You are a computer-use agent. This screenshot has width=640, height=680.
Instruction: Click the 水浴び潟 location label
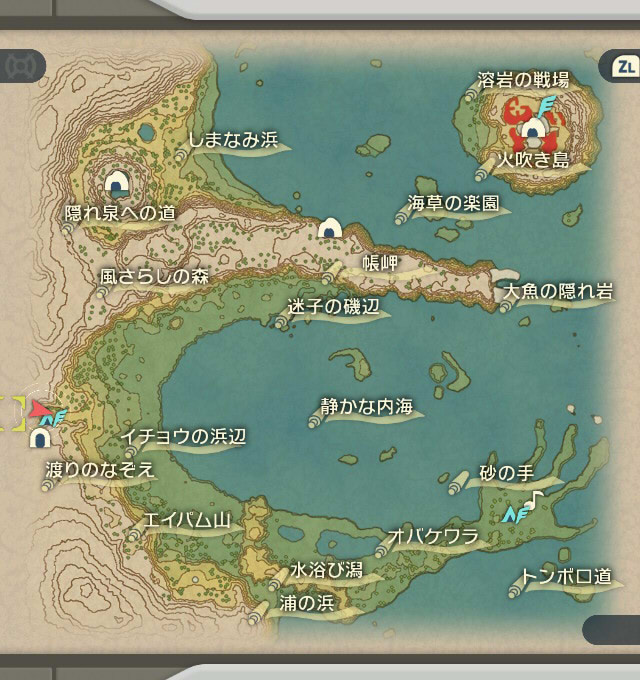[326, 570]
